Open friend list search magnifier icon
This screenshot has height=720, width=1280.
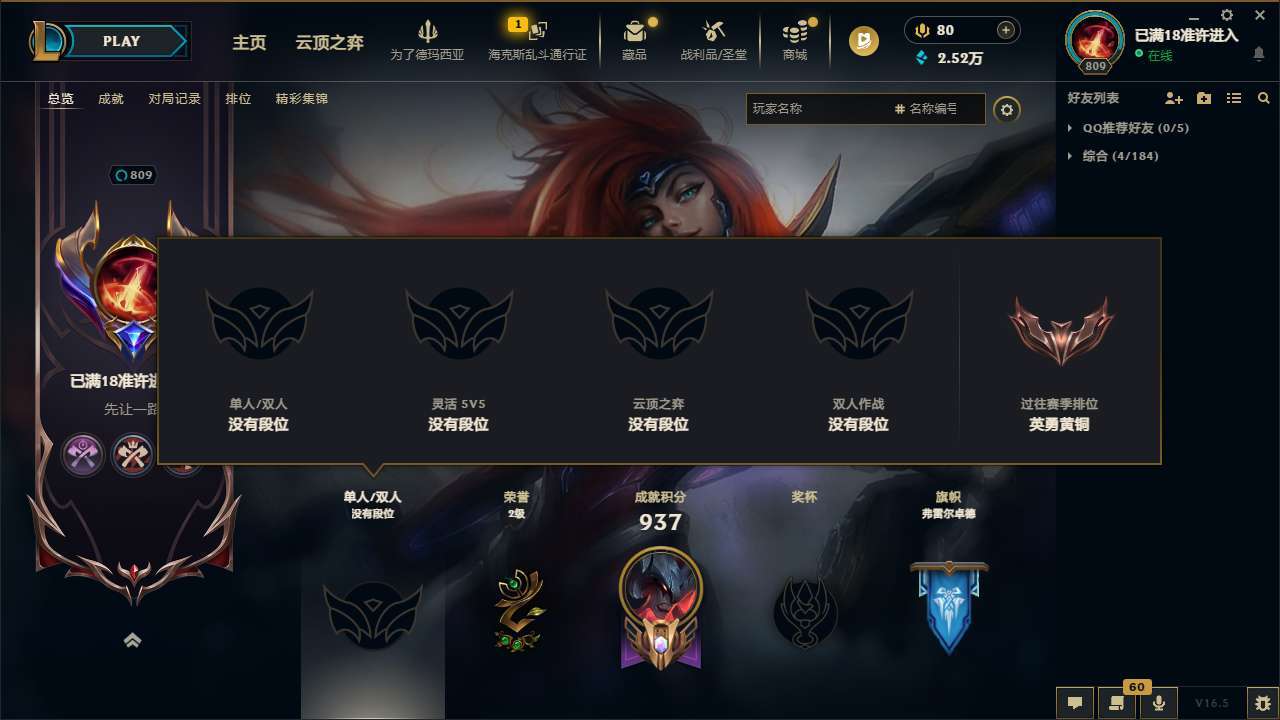(1263, 98)
